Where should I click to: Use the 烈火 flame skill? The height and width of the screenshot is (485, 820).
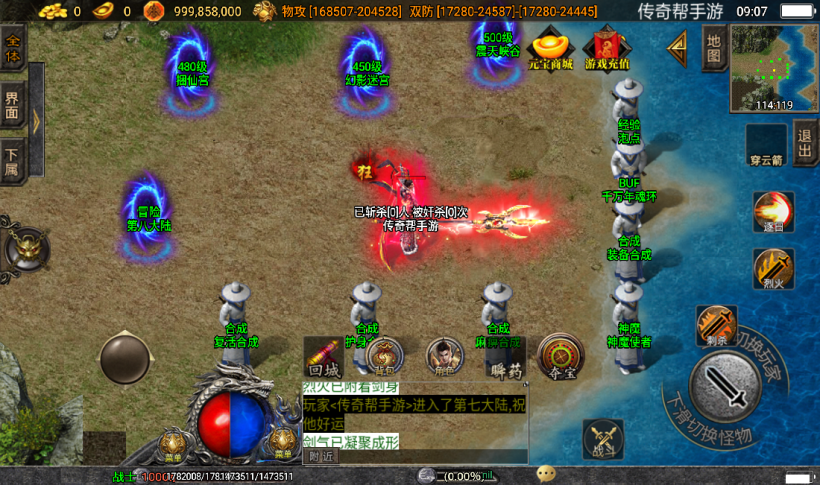coord(773,269)
